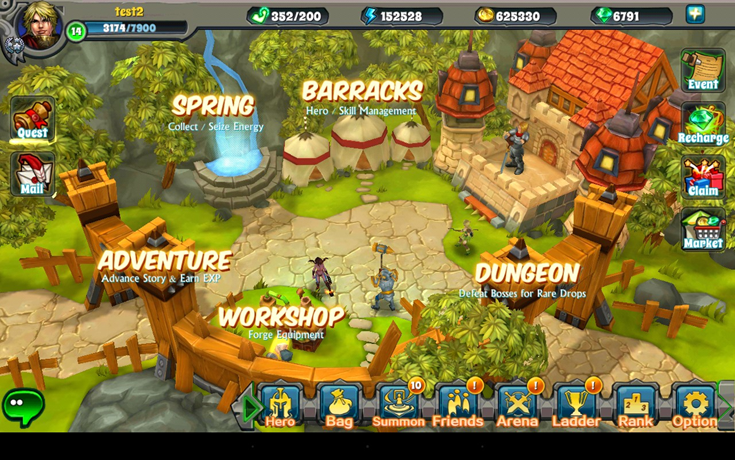Claim rewards from the gift icon
Viewport: 735px width, 460px height.
click(x=703, y=178)
